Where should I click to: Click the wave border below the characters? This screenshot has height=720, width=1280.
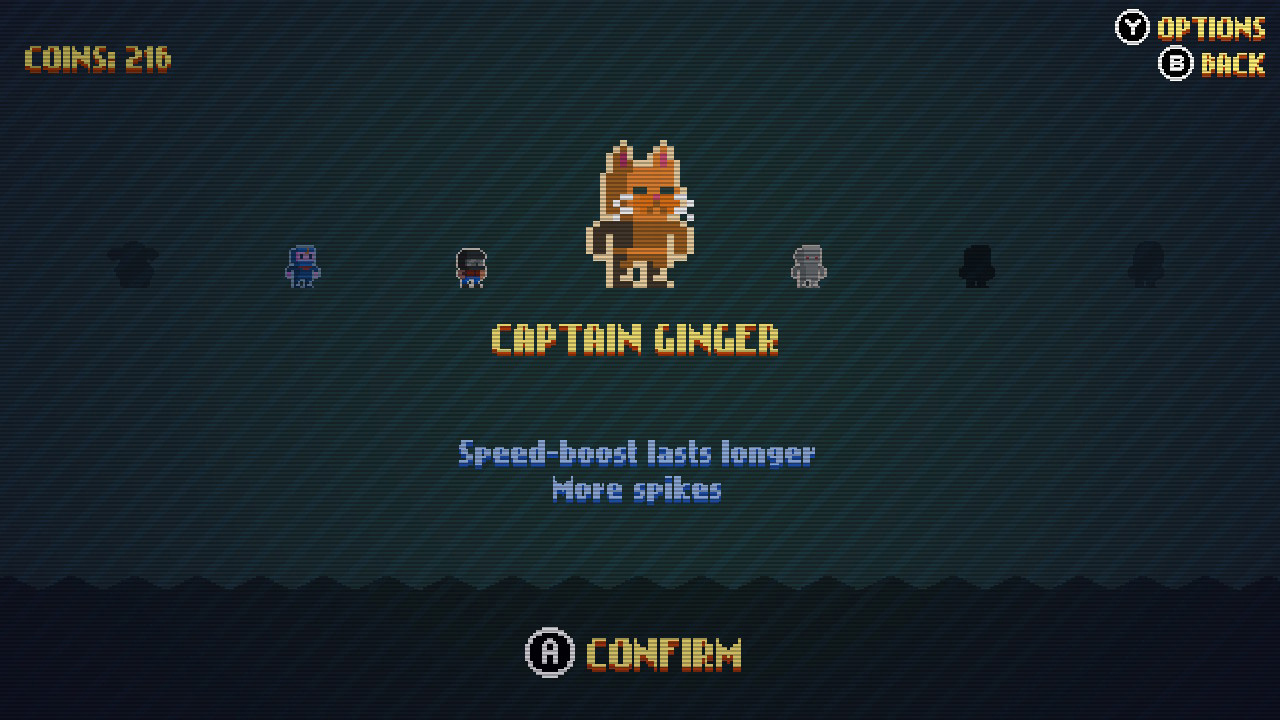[x=640, y=578]
